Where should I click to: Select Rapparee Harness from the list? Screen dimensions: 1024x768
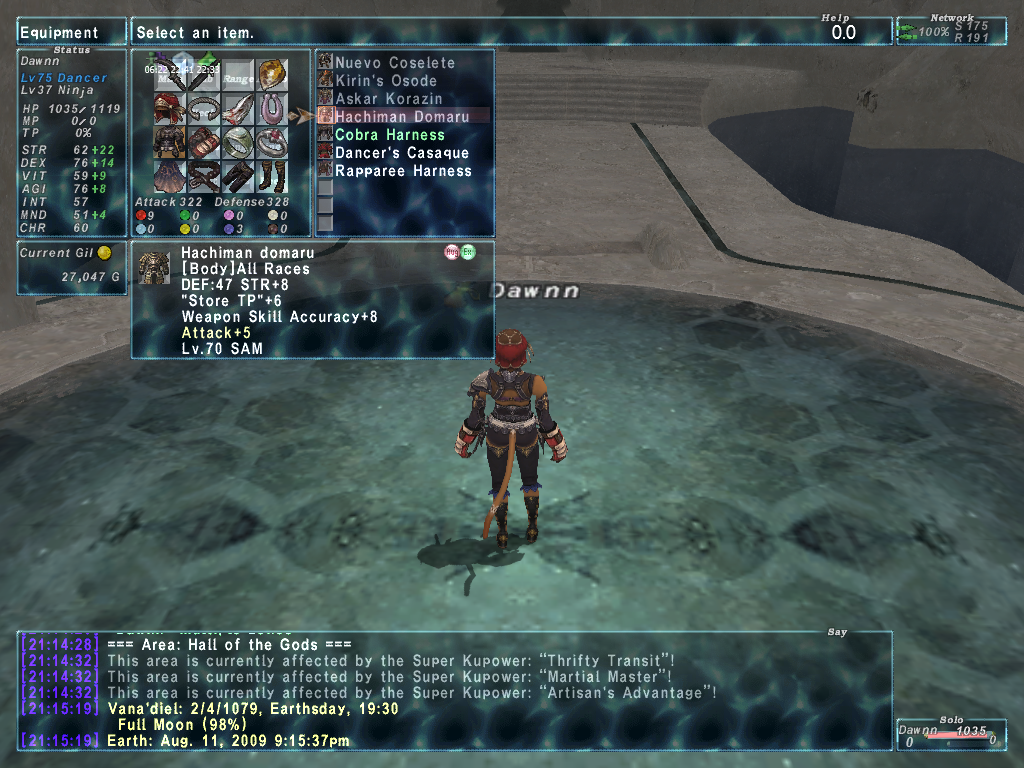(403, 171)
